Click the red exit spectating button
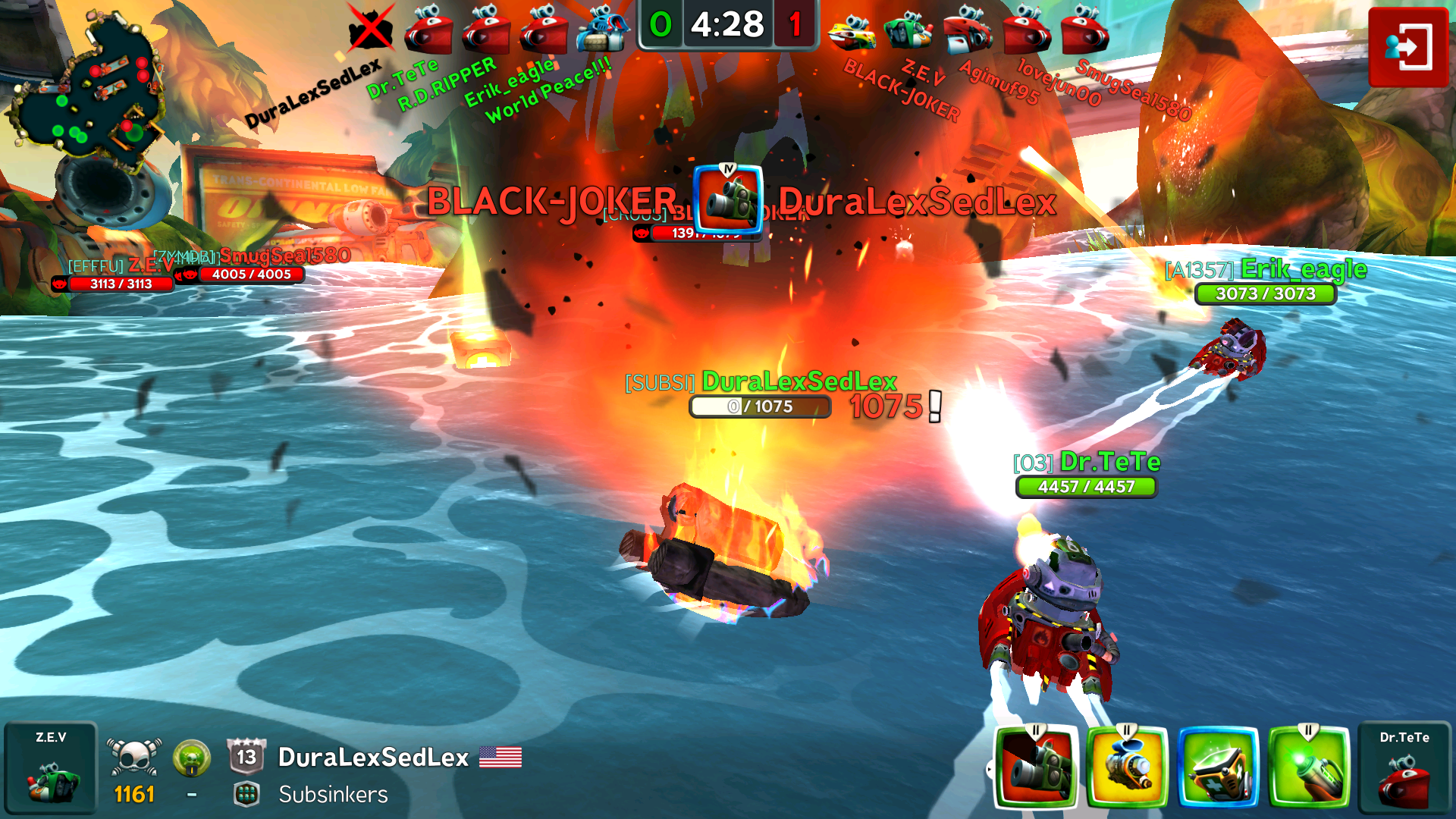1456x819 pixels. pos(1408,47)
